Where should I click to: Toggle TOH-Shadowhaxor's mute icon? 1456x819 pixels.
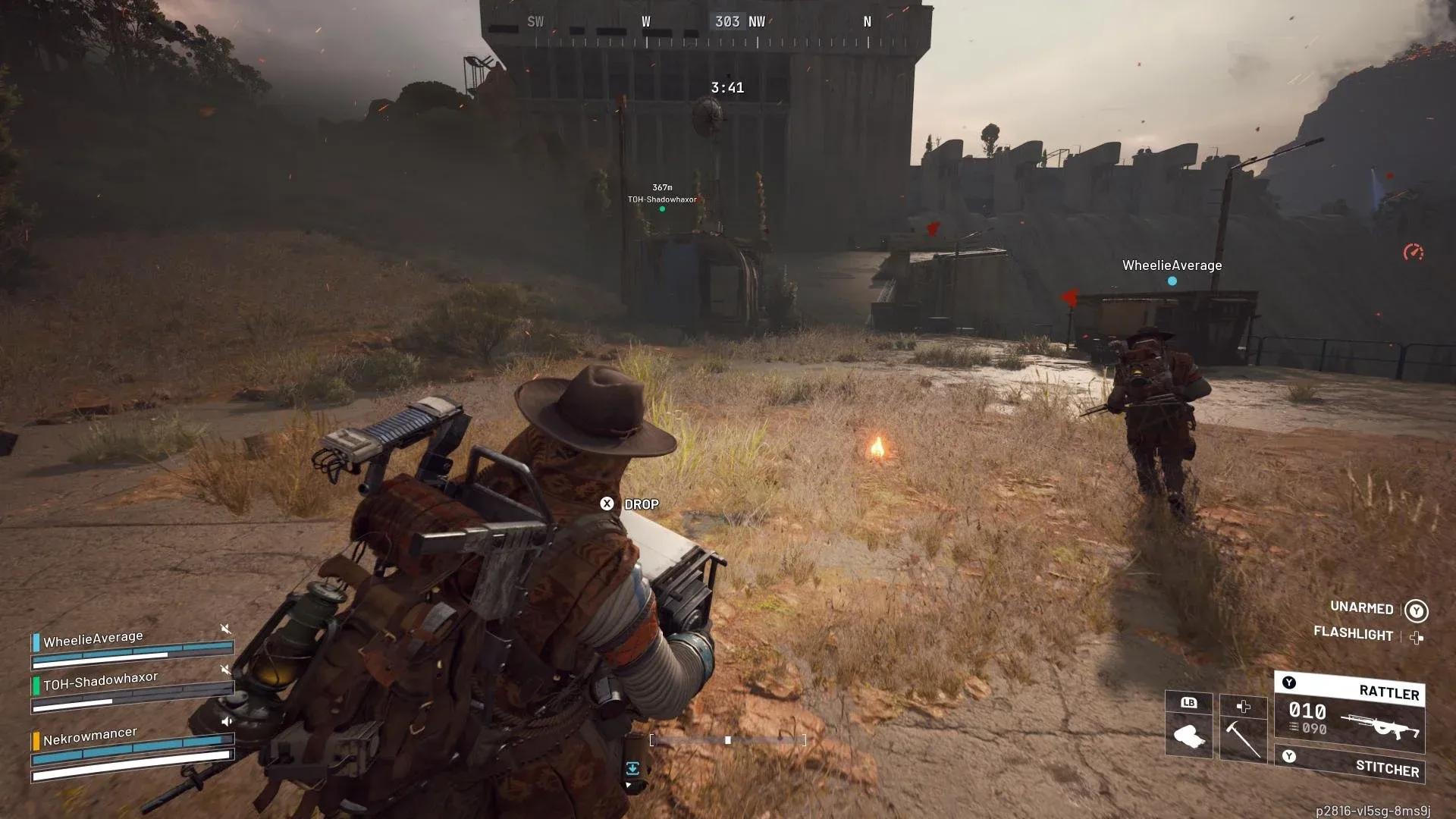pos(224,670)
